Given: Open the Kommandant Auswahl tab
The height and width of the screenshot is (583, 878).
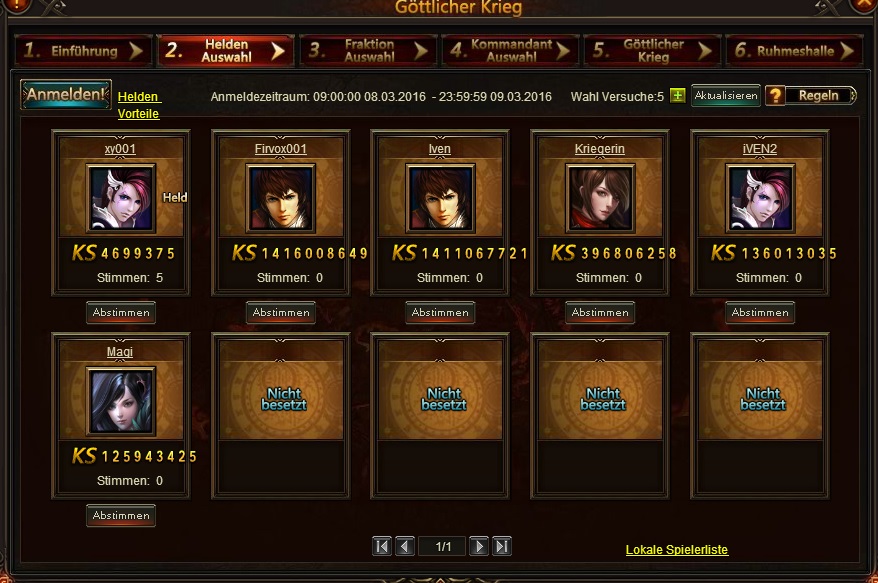Looking at the screenshot, I should (x=510, y=51).
